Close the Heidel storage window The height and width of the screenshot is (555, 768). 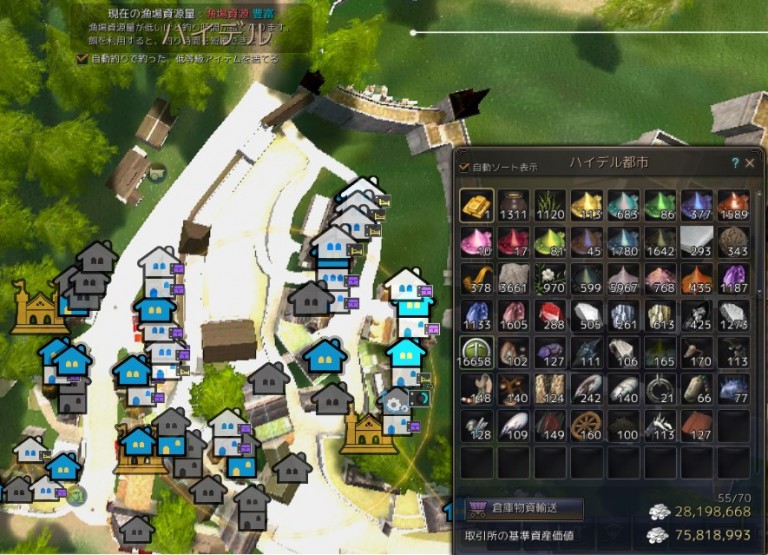point(750,162)
